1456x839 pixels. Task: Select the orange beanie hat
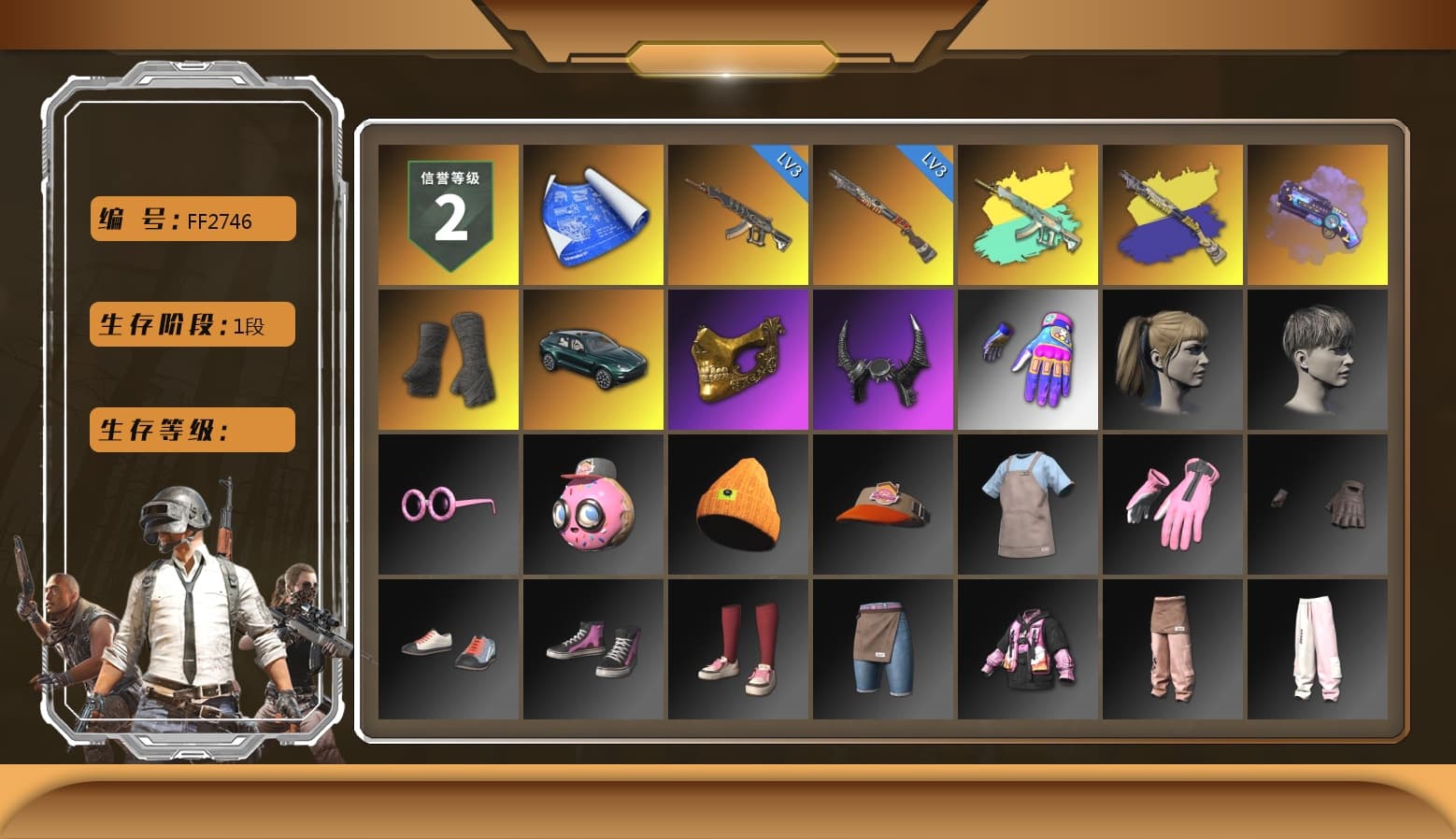[x=737, y=504]
